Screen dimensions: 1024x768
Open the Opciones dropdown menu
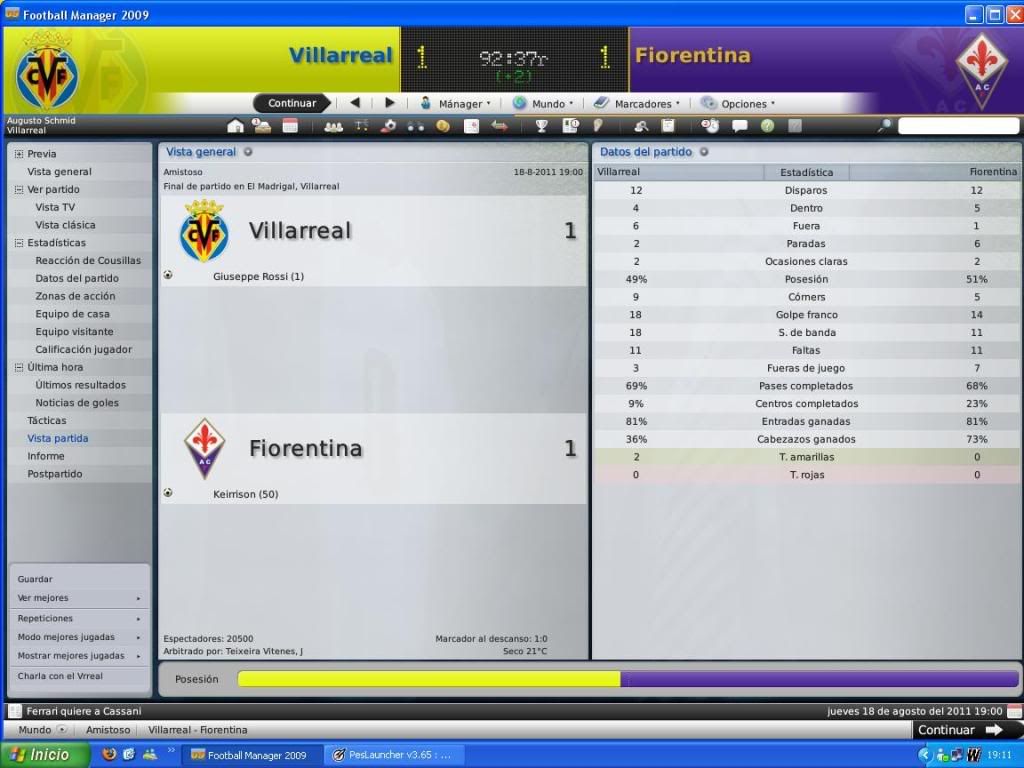pyautogui.click(x=738, y=103)
